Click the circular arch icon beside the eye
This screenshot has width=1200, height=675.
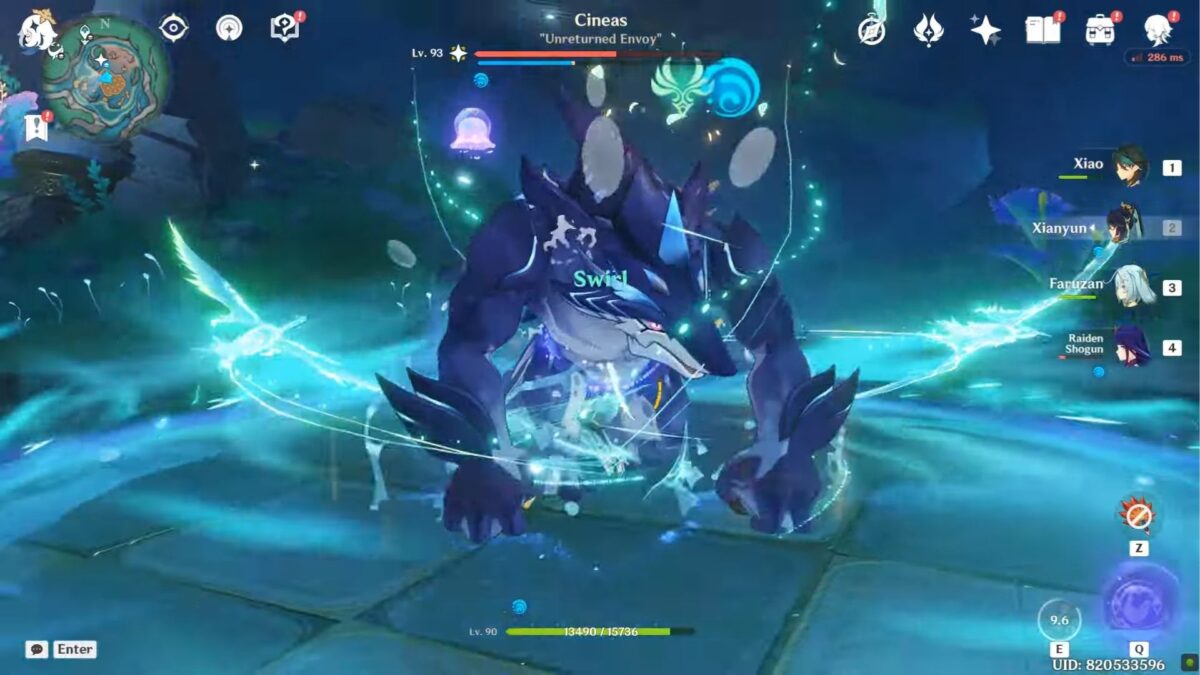click(229, 28)
